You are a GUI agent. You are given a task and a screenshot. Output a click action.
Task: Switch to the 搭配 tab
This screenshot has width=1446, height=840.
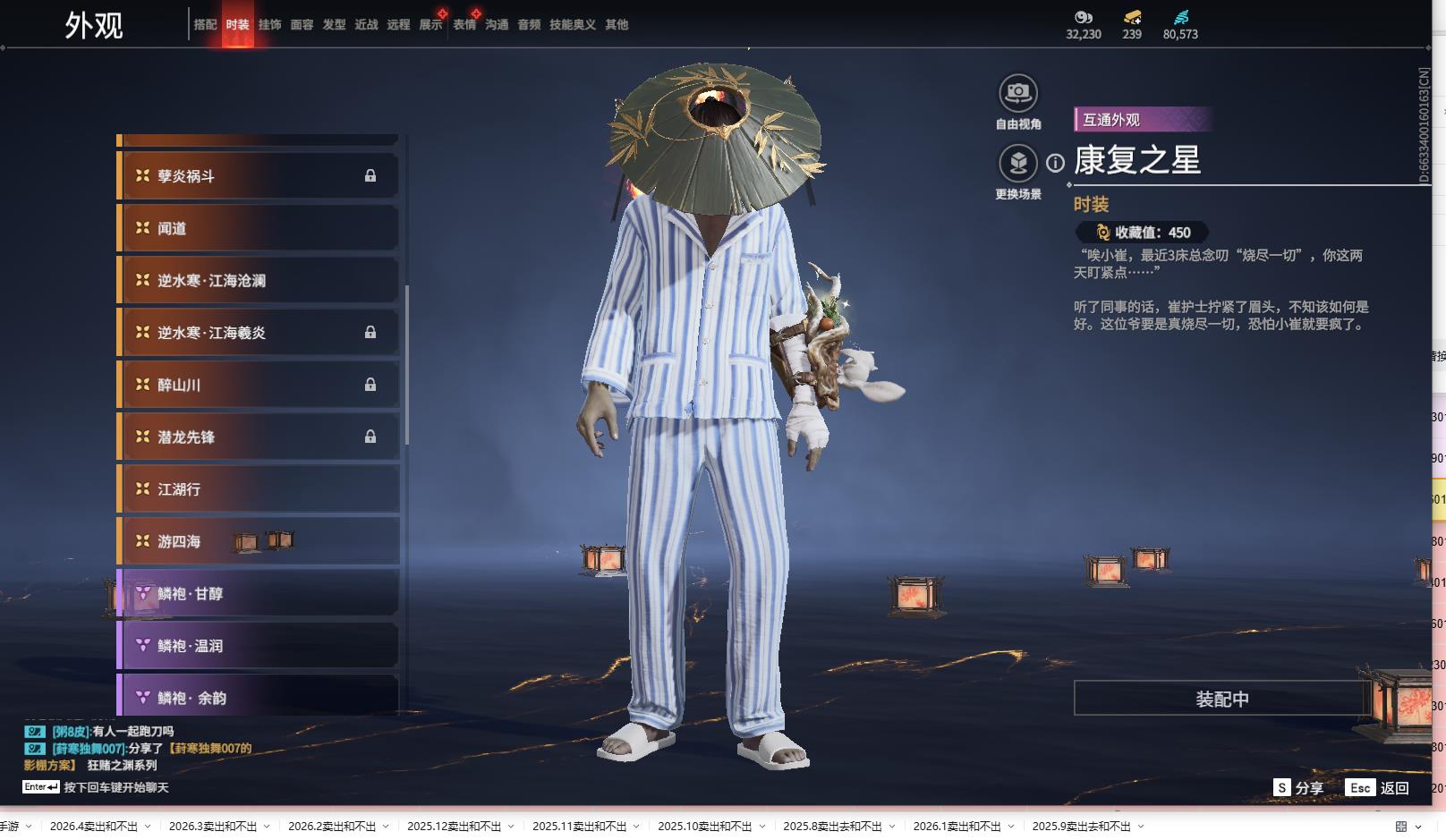pyautogui.click(x=205, y=25)
